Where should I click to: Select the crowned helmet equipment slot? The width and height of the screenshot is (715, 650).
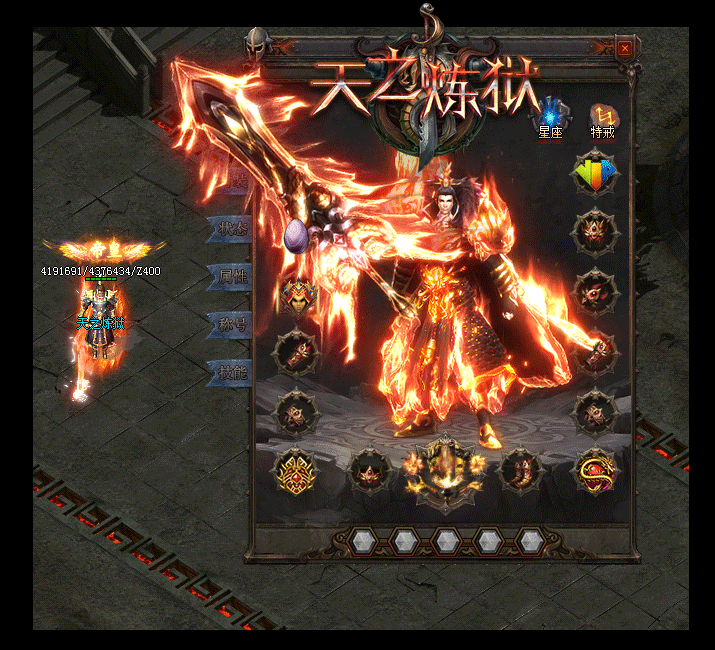tap(298, 293)
